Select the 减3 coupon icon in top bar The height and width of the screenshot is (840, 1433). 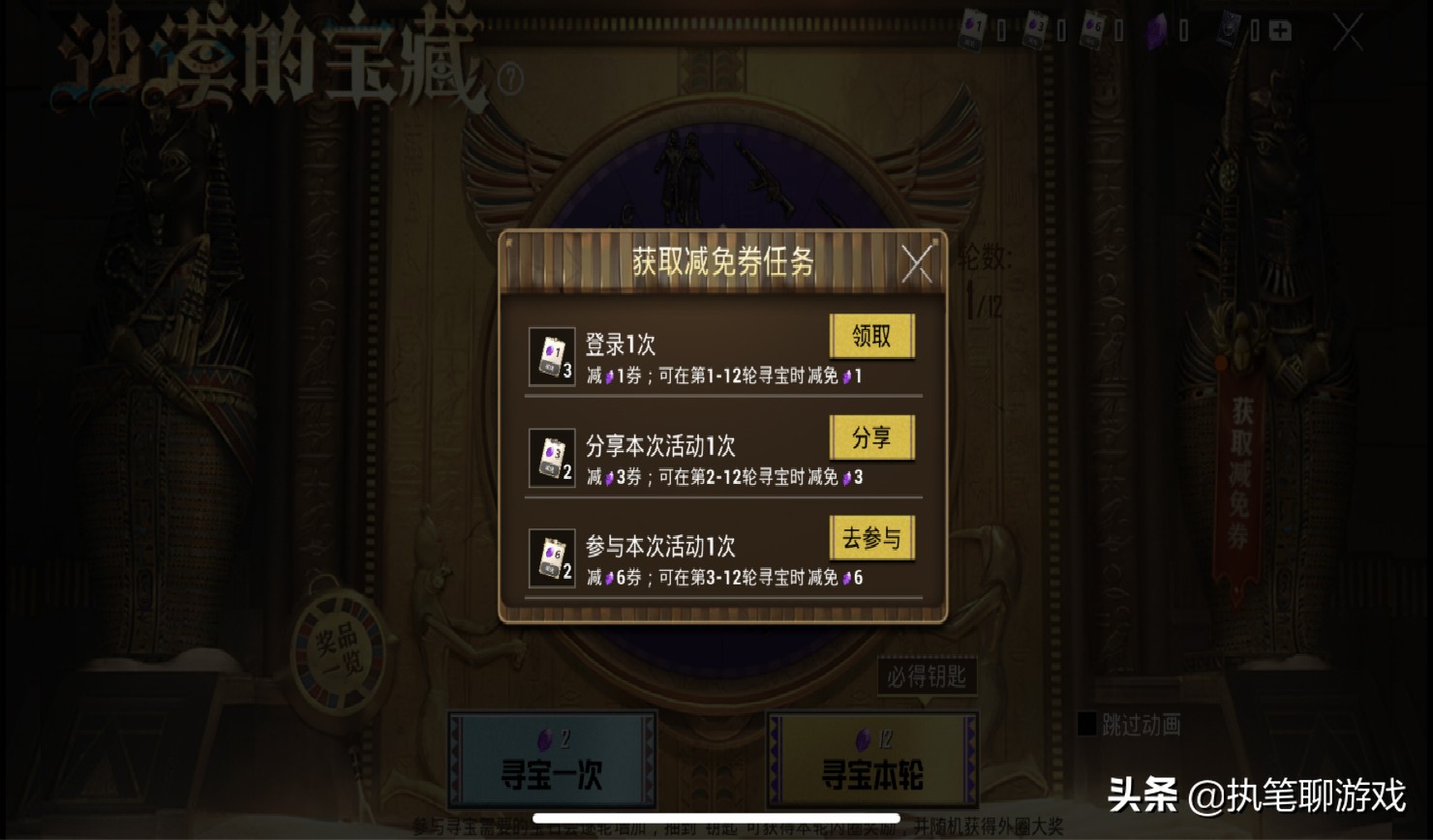tap(1034, 27)
